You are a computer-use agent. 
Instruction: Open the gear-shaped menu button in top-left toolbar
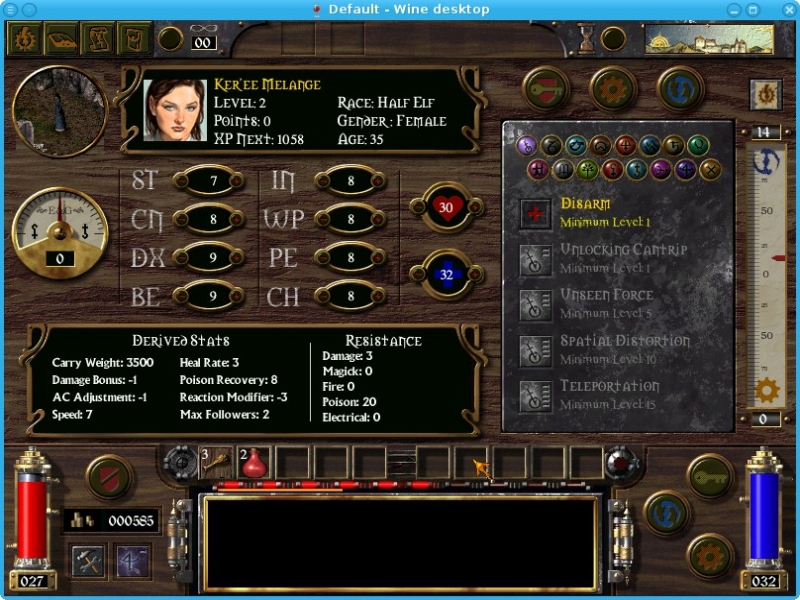point(24,39)
